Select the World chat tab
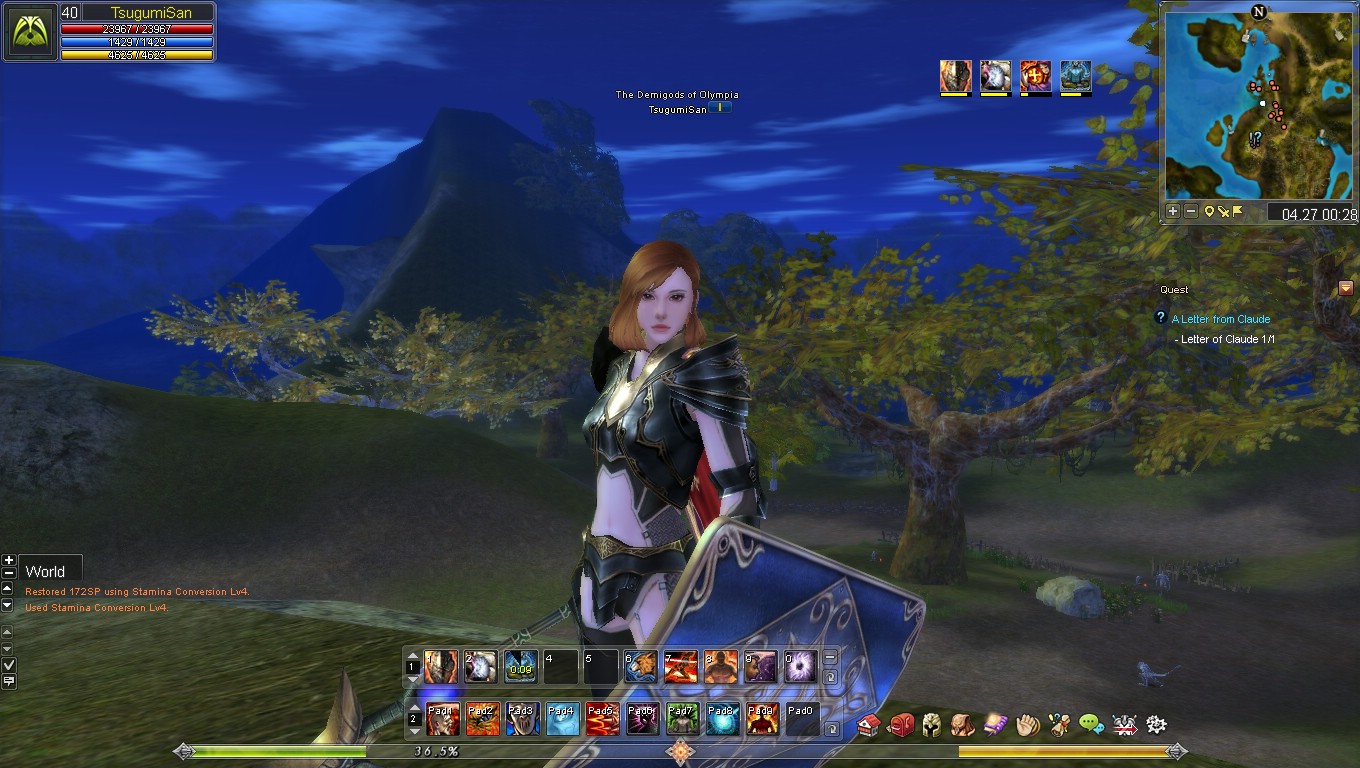This screenshot has width=1360, height=768. point(46,571)
